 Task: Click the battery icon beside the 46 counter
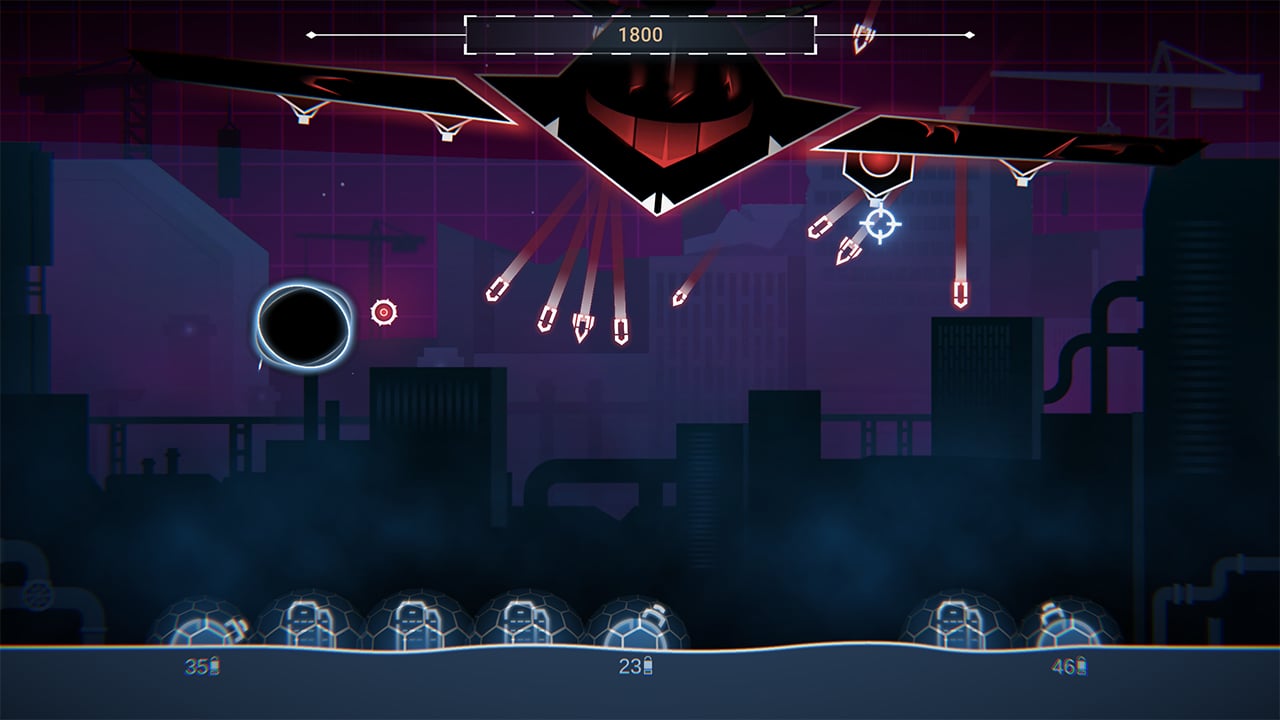tap(1081, 664)
